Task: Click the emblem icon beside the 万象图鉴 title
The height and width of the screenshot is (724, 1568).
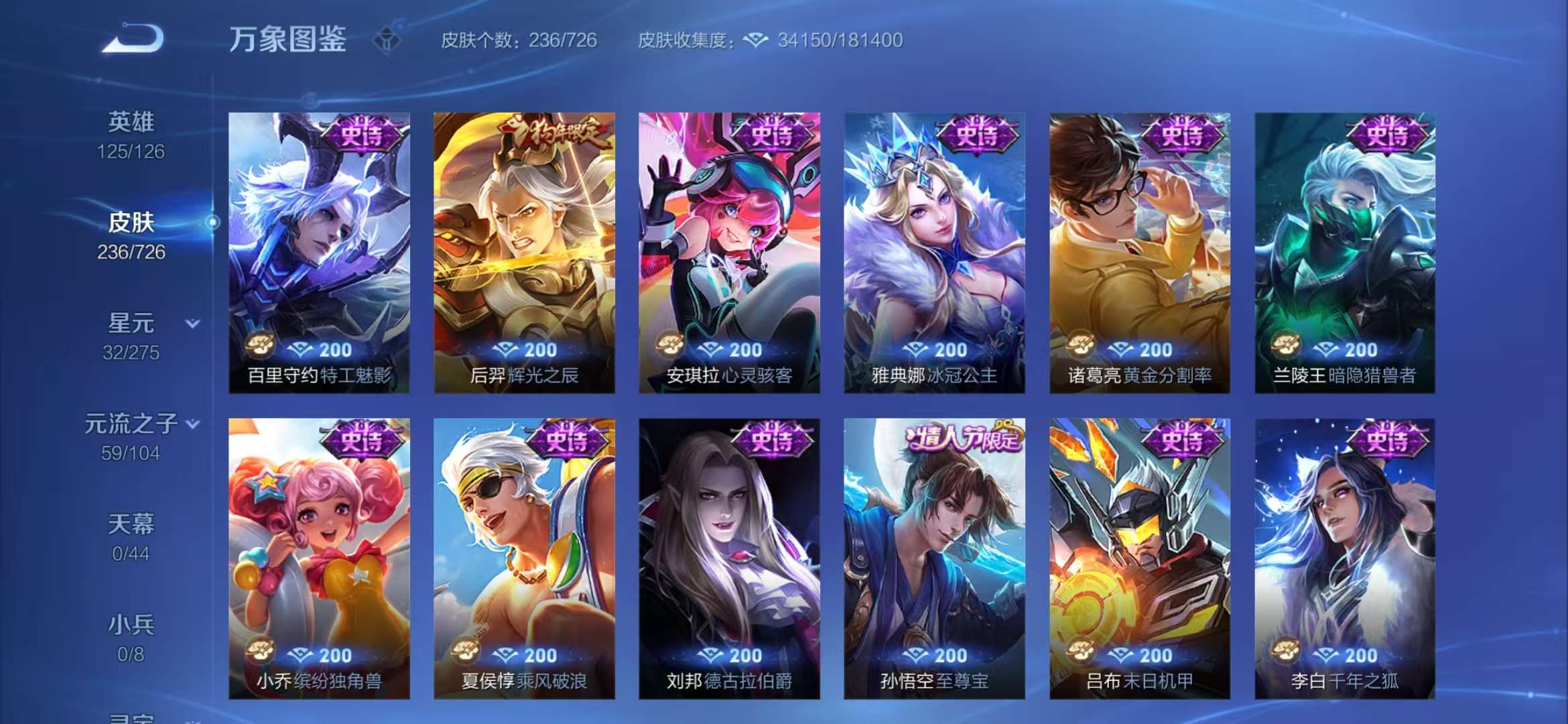Action: [x=387, y=40]
